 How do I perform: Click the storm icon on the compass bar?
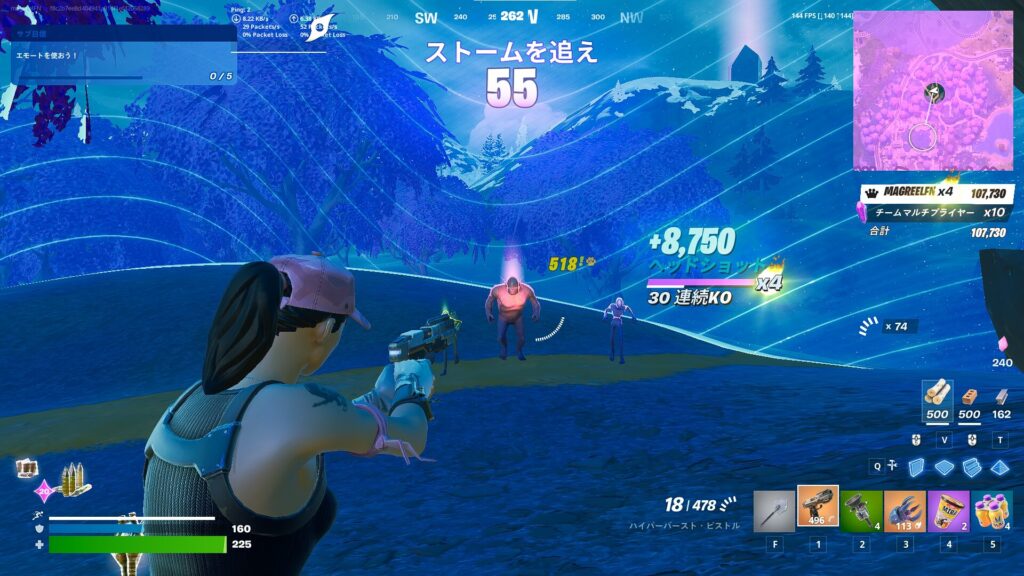[319, 28]
